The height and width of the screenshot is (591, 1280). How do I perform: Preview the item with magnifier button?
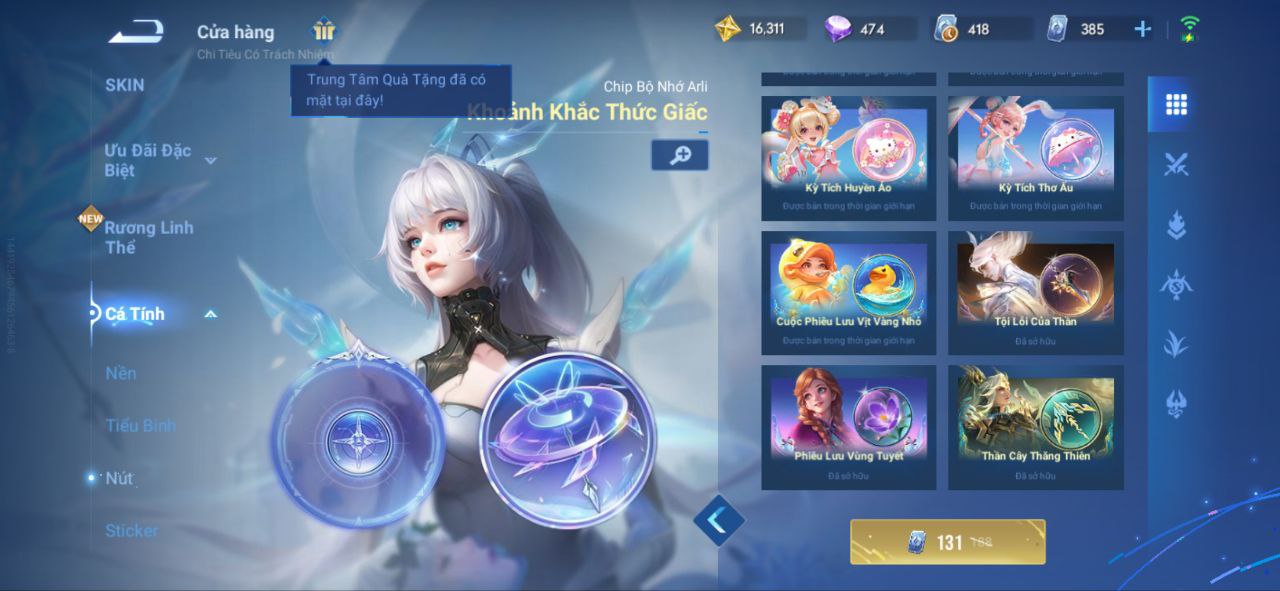tap(680, 155)
